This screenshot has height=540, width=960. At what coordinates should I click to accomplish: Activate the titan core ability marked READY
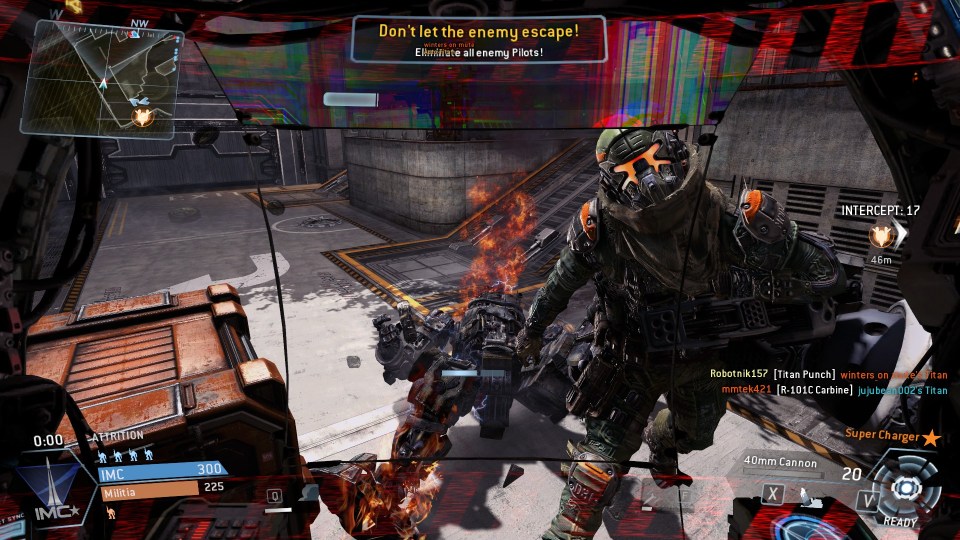905,488
